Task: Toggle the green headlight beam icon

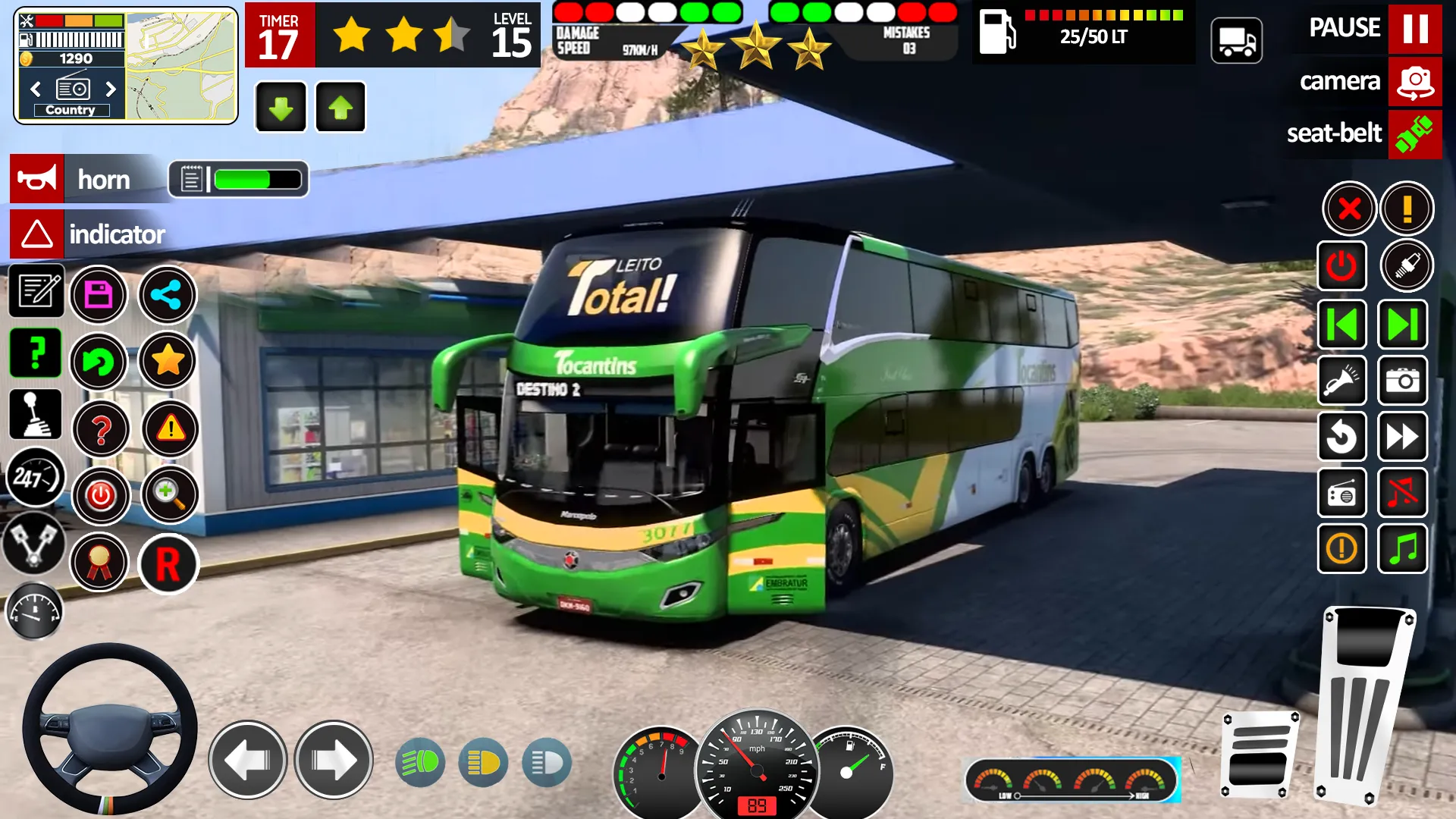Action: (x=422, y=762)
